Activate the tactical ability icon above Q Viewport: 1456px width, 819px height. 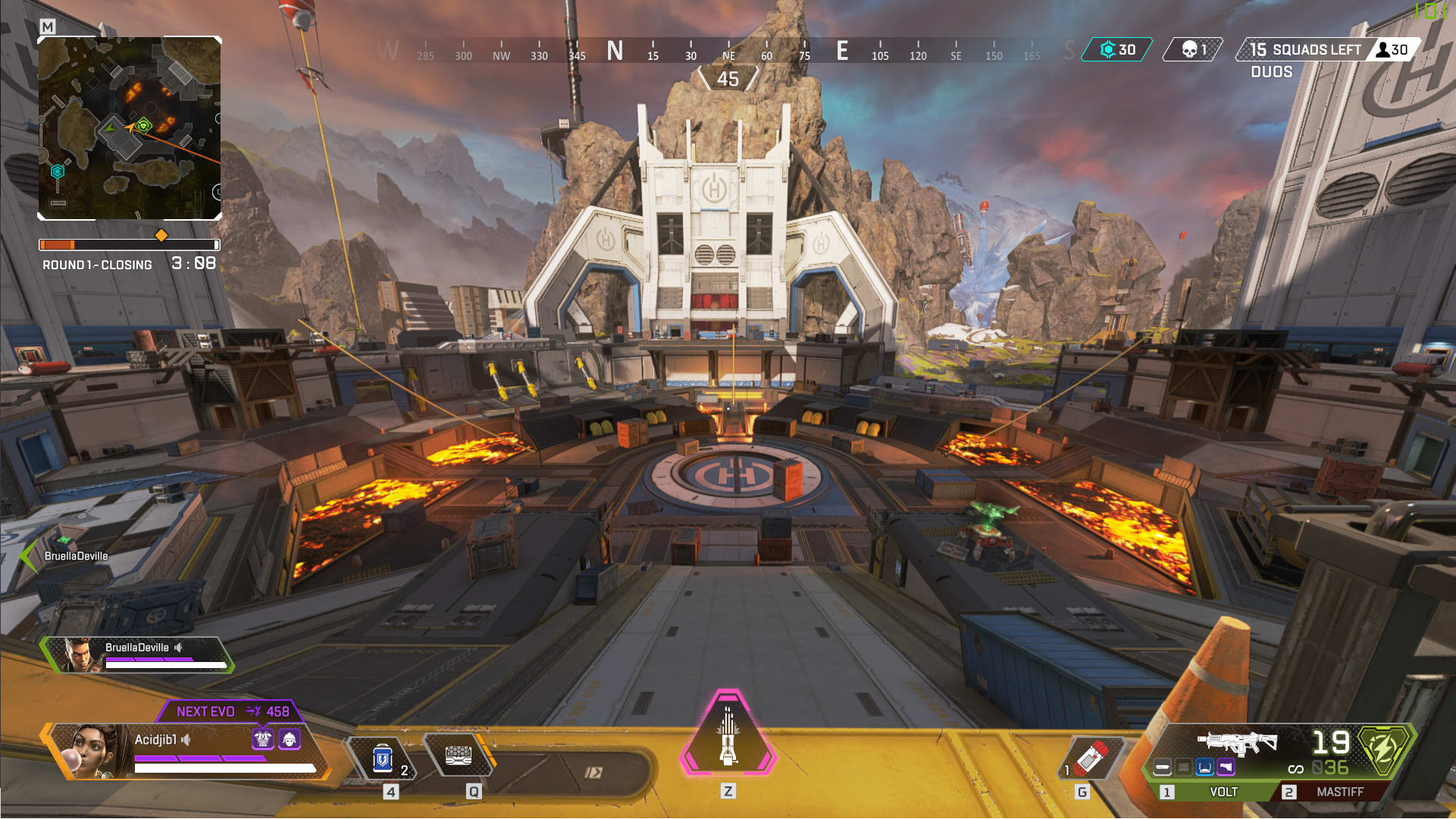[459, 756]
